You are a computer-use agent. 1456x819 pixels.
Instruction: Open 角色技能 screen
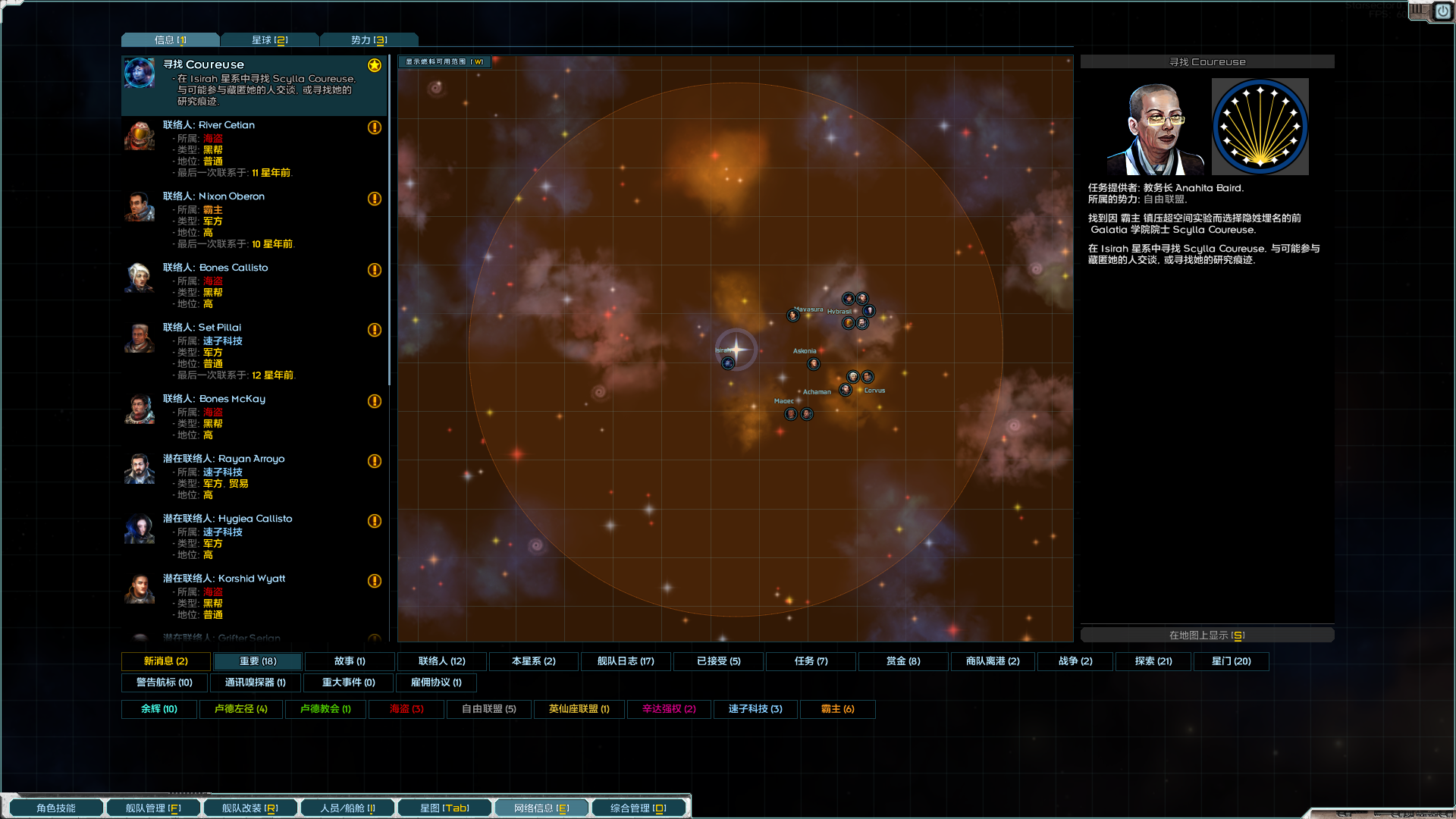pyautogui.click(x=56, y=808)
